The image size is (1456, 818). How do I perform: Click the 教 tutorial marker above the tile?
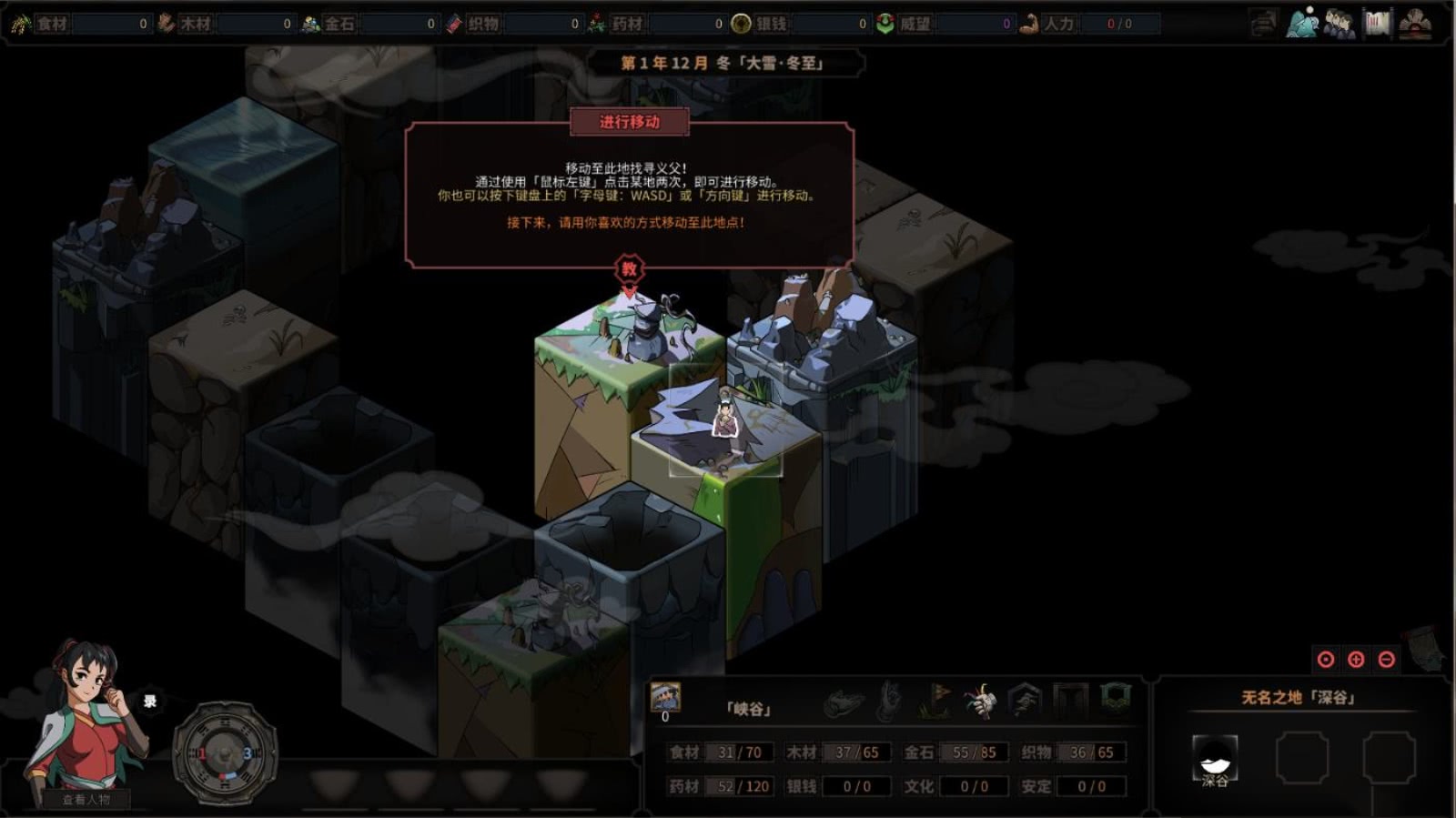[x=629, y=268]
